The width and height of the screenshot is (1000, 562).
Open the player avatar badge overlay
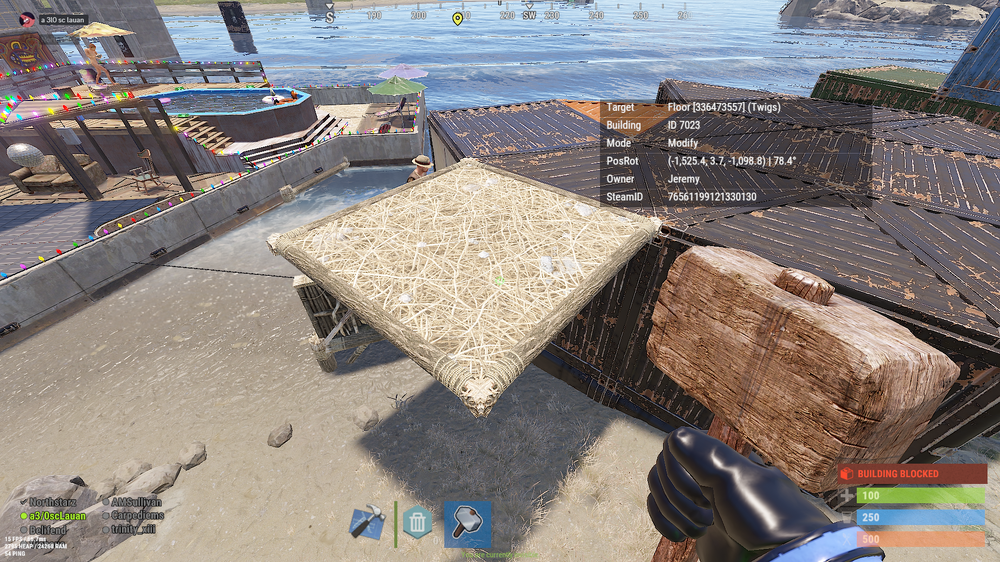[x=28, y=19]
